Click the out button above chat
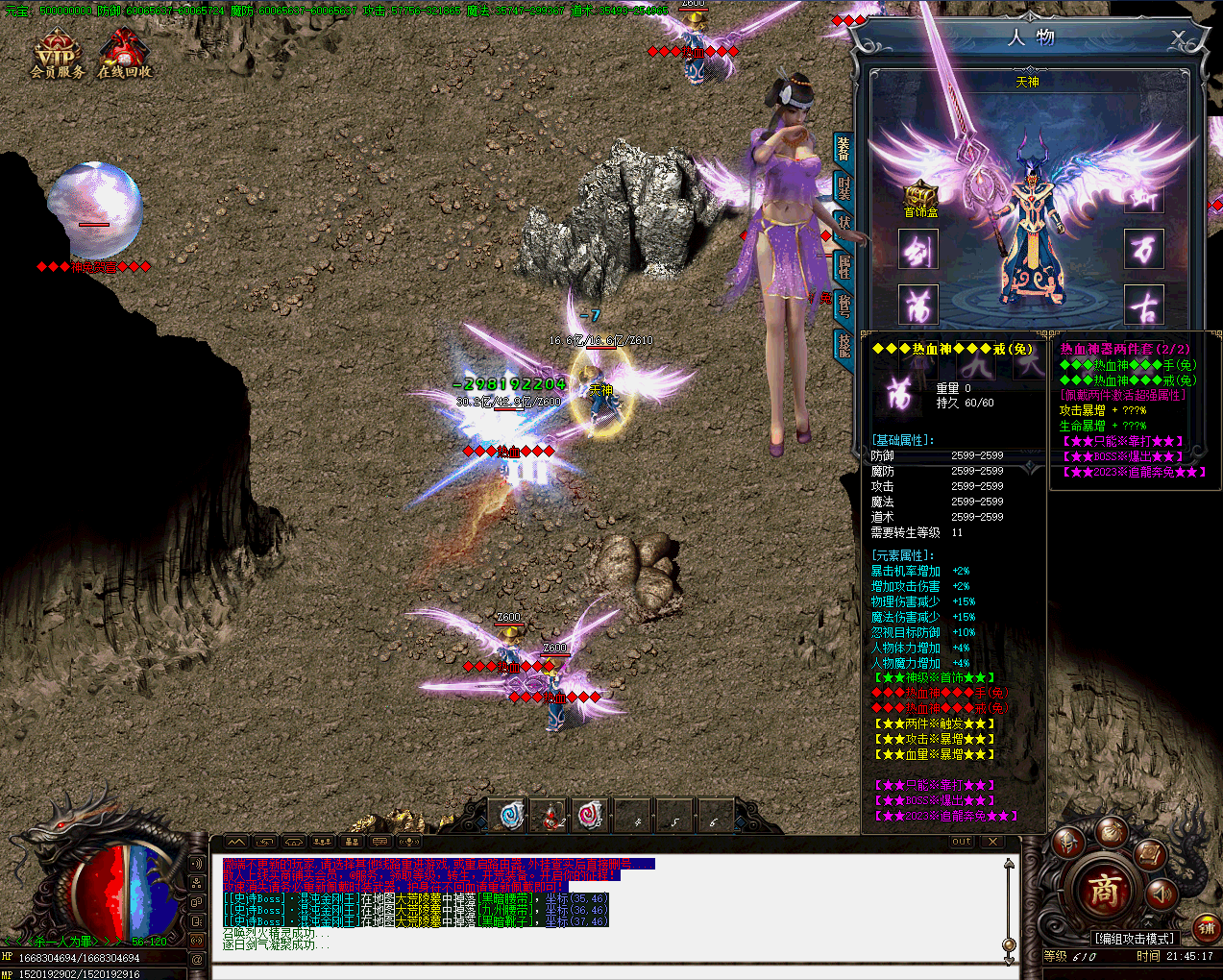The image size is (1223, 980). pos(962,842)
